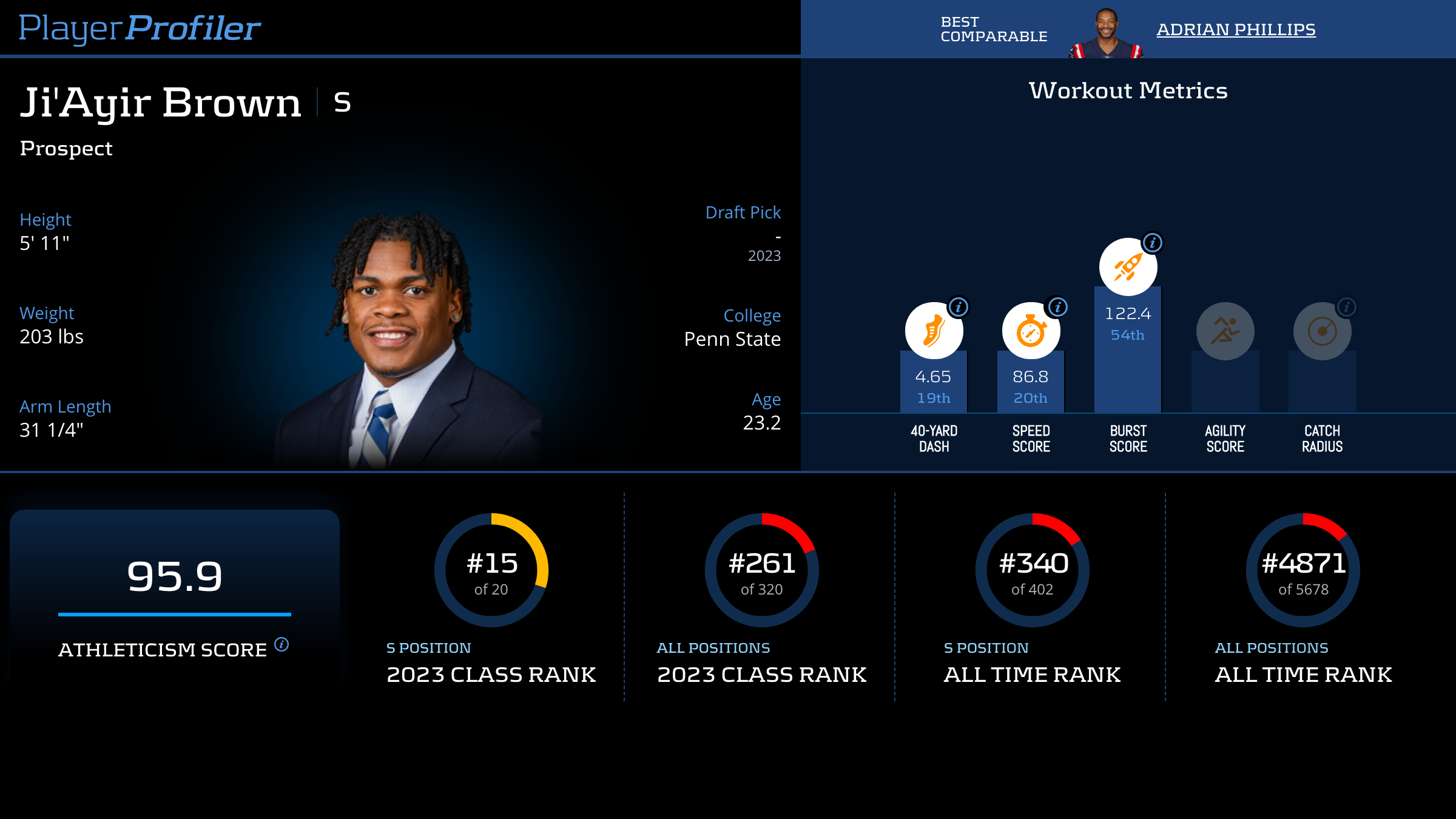1456x819 pixels.
Task: Show info for Burst Score metric
Action: pyautogui.click(x=1153, y=243)
